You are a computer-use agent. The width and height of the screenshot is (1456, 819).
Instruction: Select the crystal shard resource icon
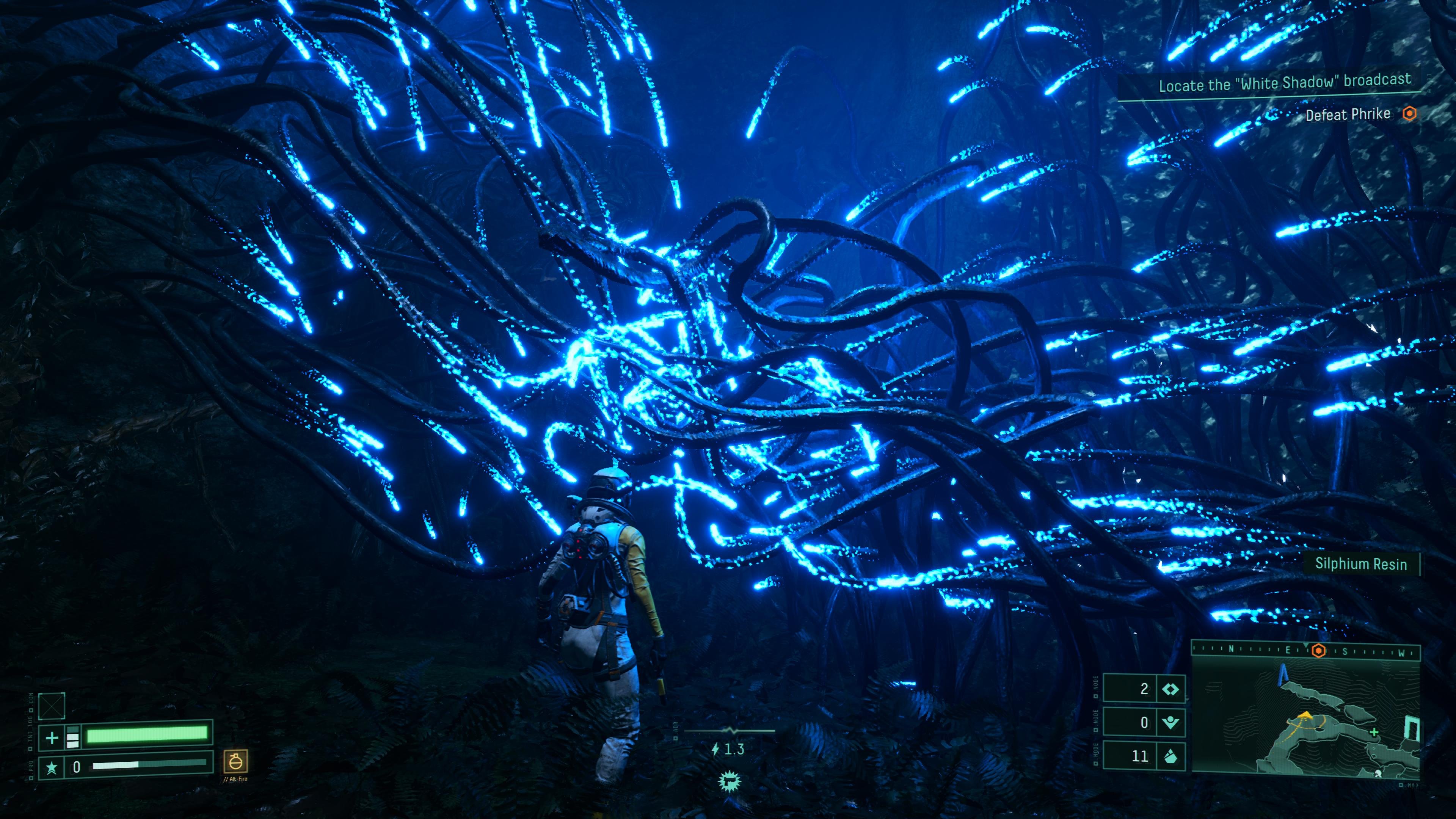coord(1170,756)
